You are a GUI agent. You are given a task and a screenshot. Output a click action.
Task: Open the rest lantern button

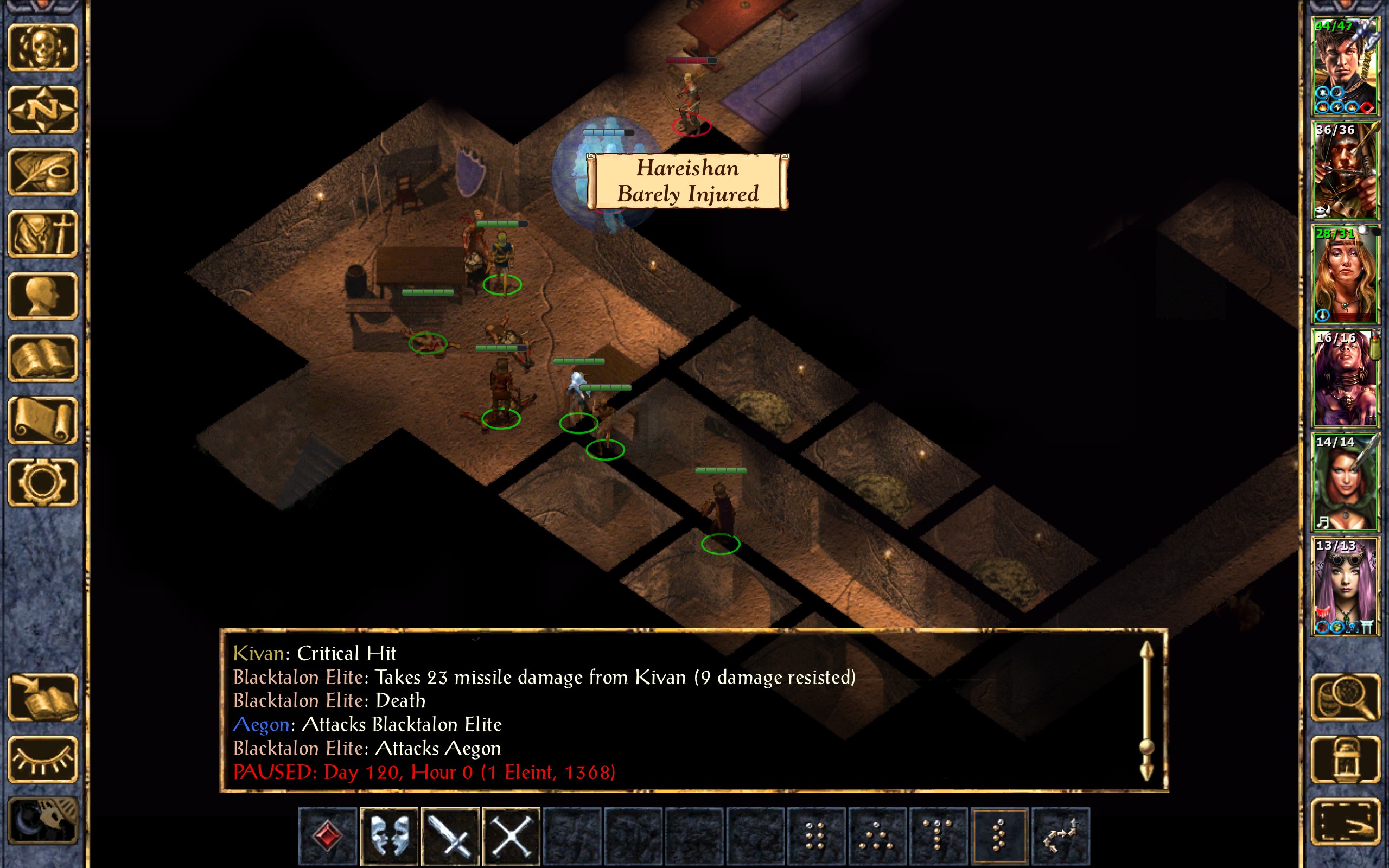pyautogui.click(x=1346, y=759)
